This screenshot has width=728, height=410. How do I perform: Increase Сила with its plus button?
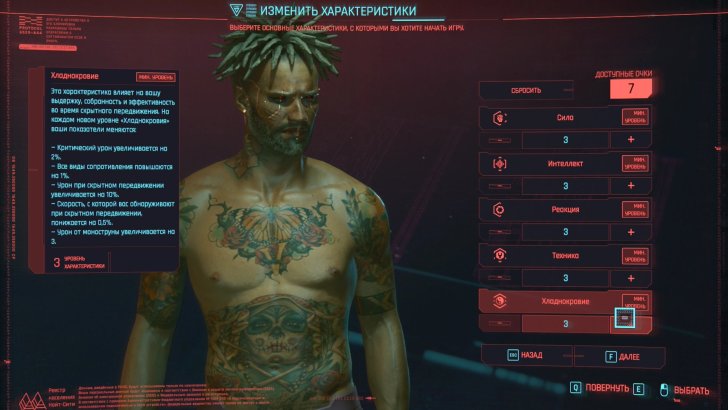click(631, 140)
